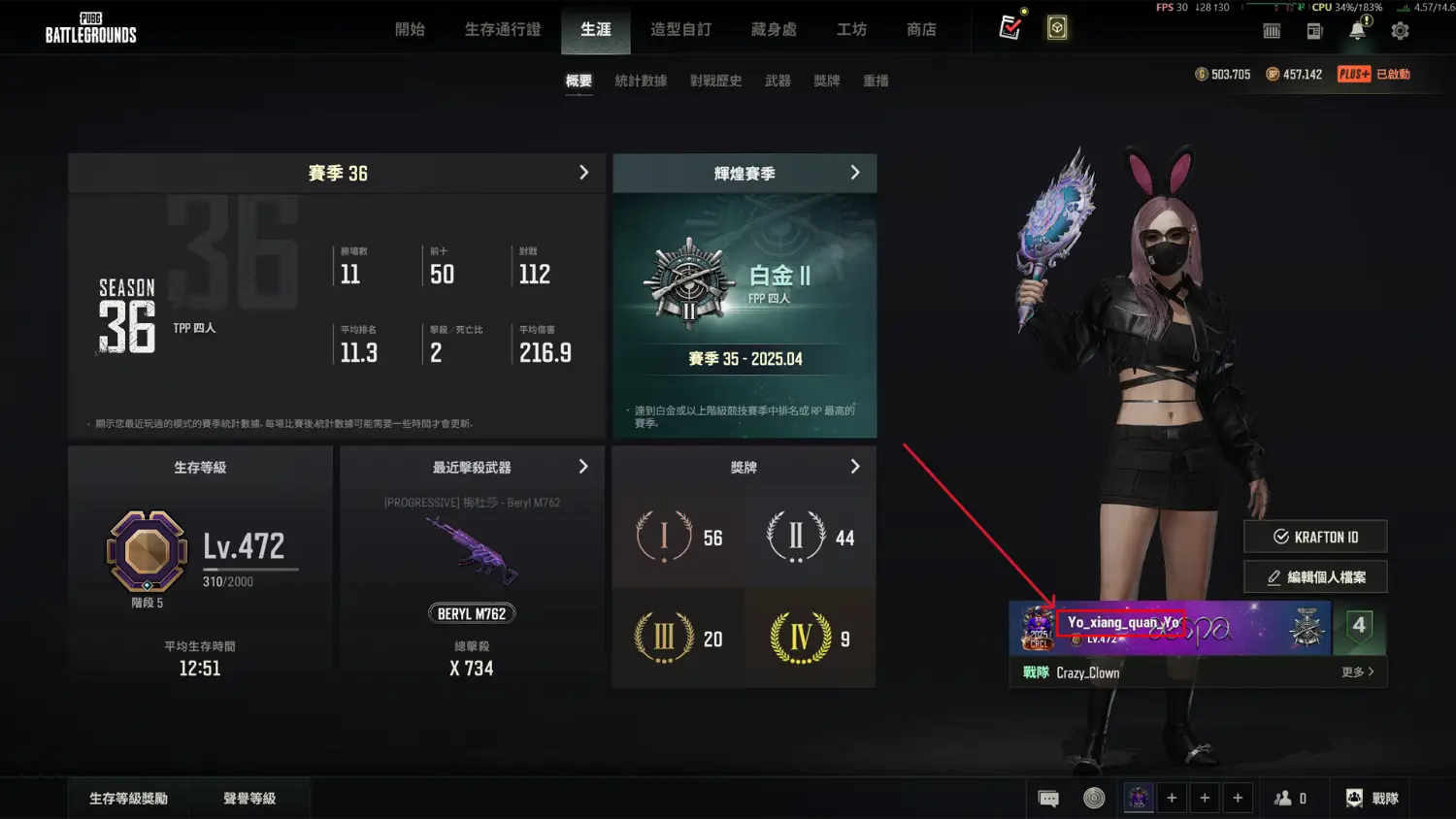Viewport: 1456px width, 819px height.
Task: Switch to the 統計數據 statistics tab
Action: 640,81
